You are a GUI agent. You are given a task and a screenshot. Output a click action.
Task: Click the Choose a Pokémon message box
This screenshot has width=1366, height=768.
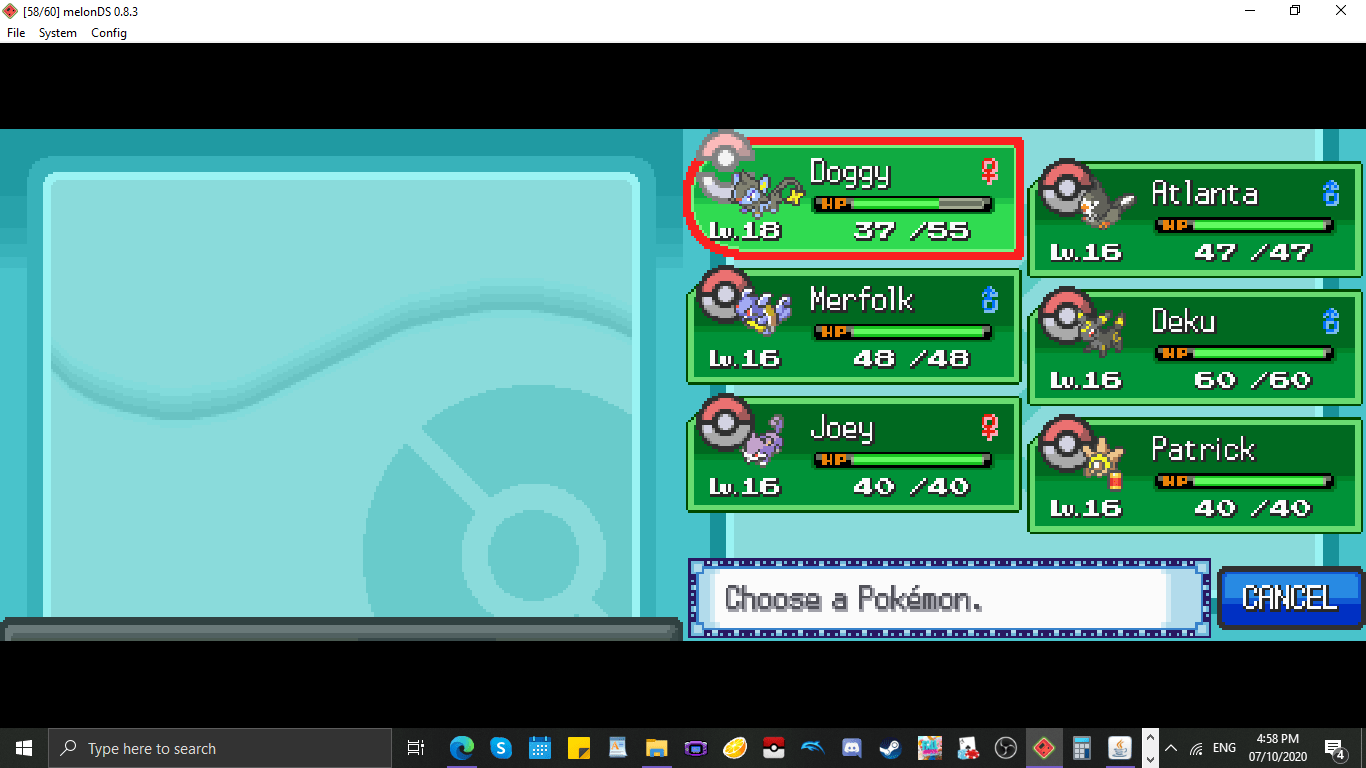[x=946, y=598]
